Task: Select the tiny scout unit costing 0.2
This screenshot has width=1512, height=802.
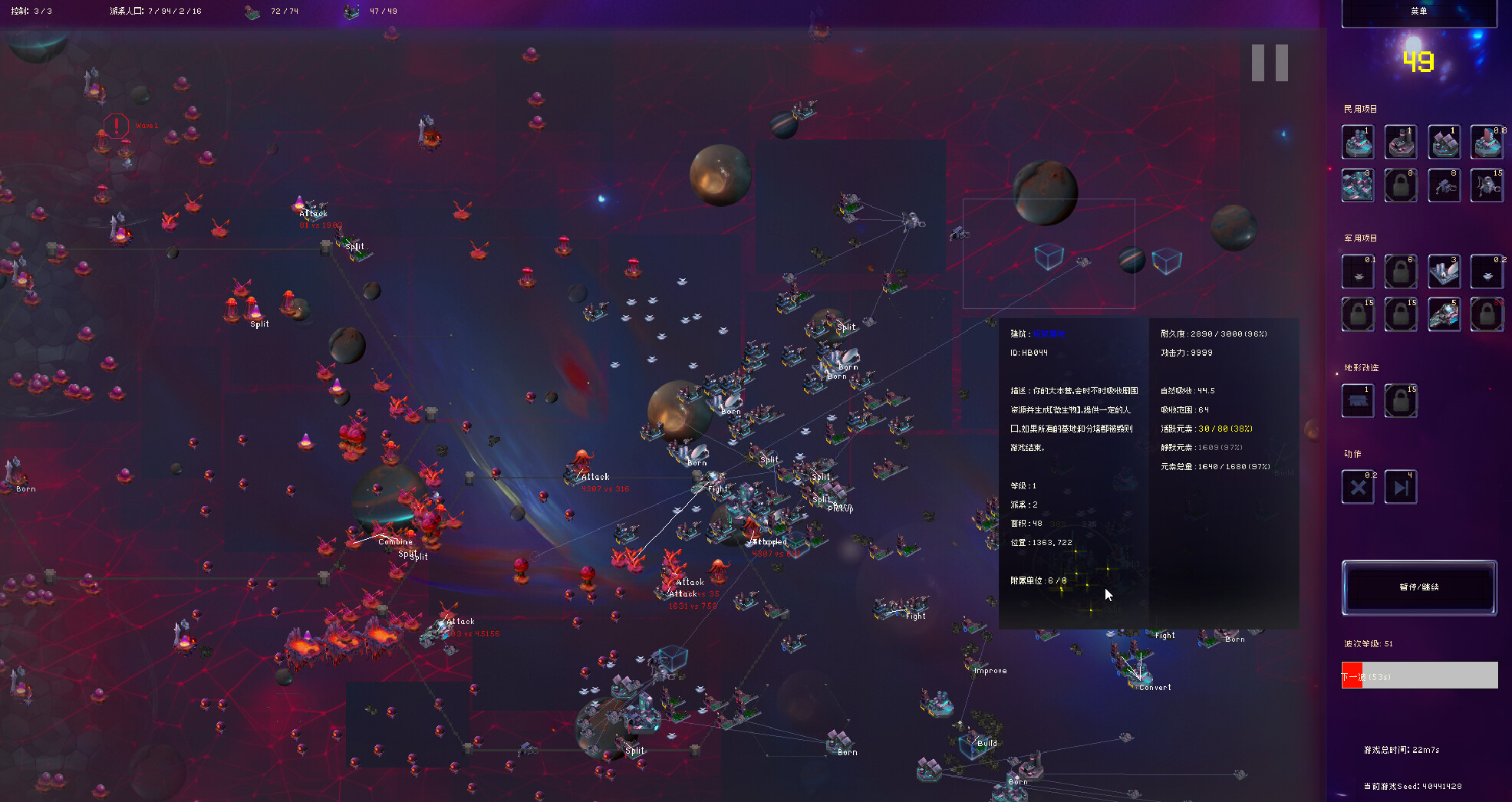Action: point(1487,272)
